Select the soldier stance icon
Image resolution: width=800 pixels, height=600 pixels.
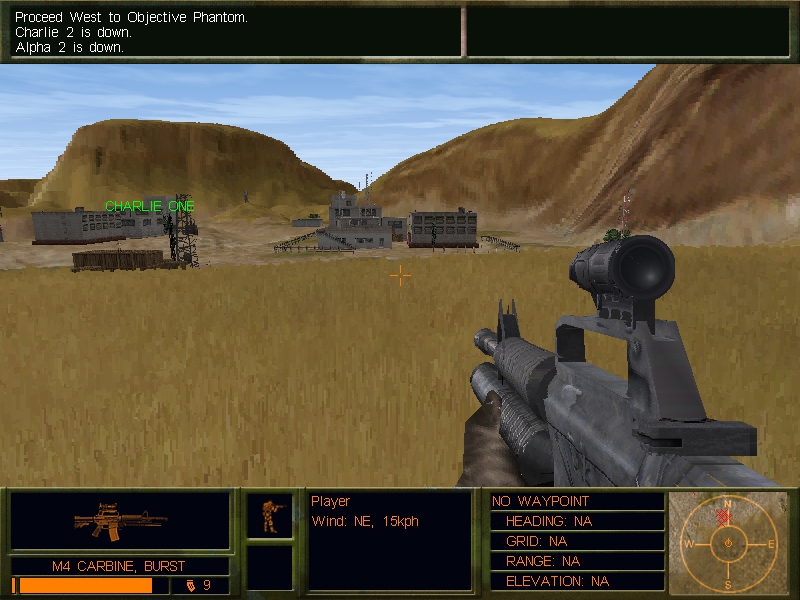(x=270, y=516)
